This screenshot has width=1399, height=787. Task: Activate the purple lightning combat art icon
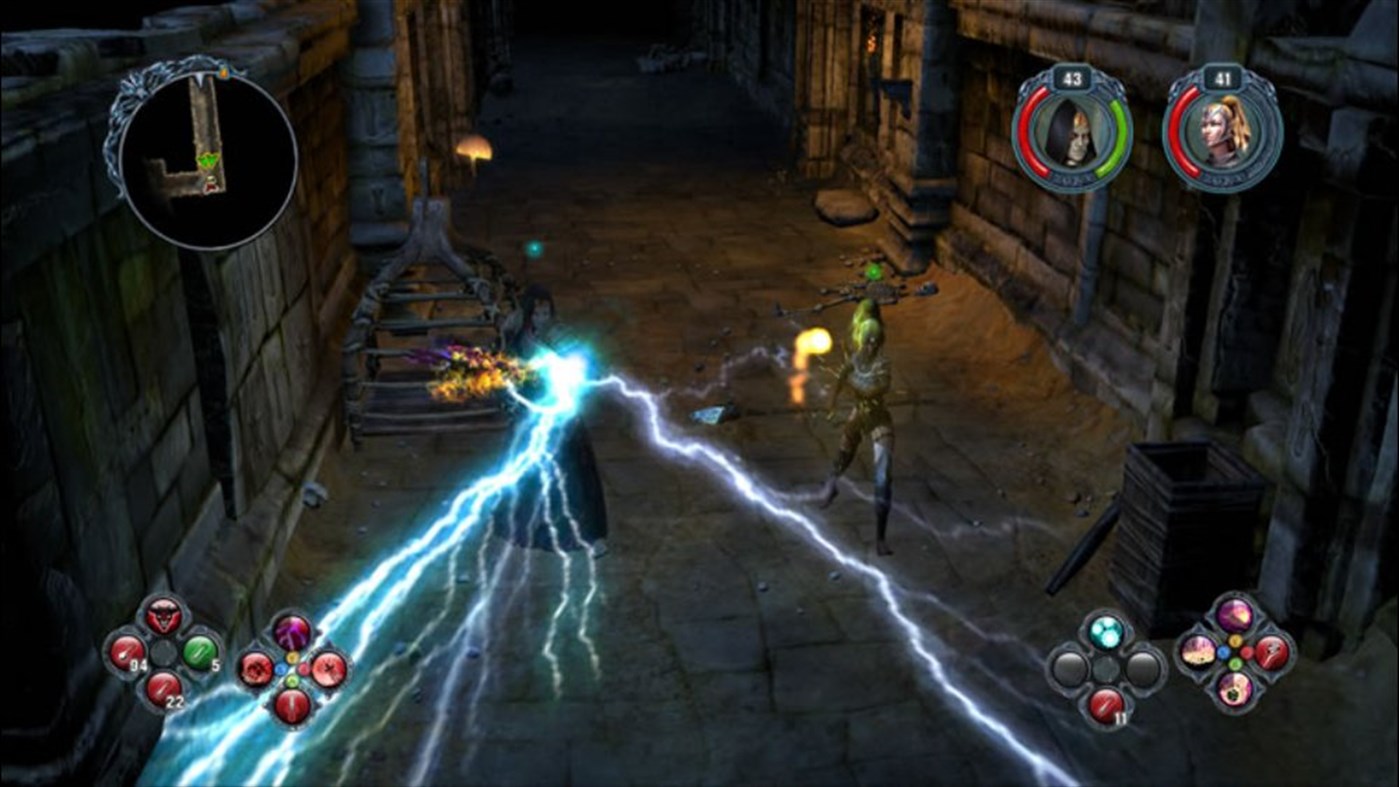point(291,631)
